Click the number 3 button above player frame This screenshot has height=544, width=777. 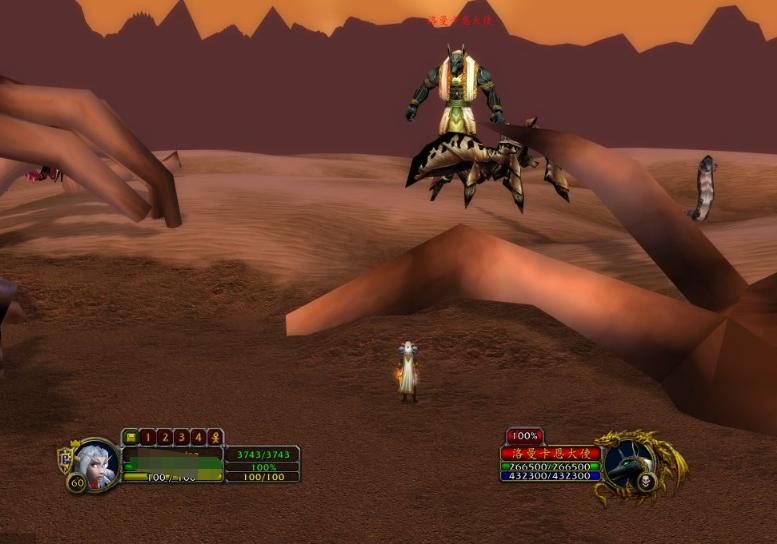pyautogui.click(x=181, y=437)
